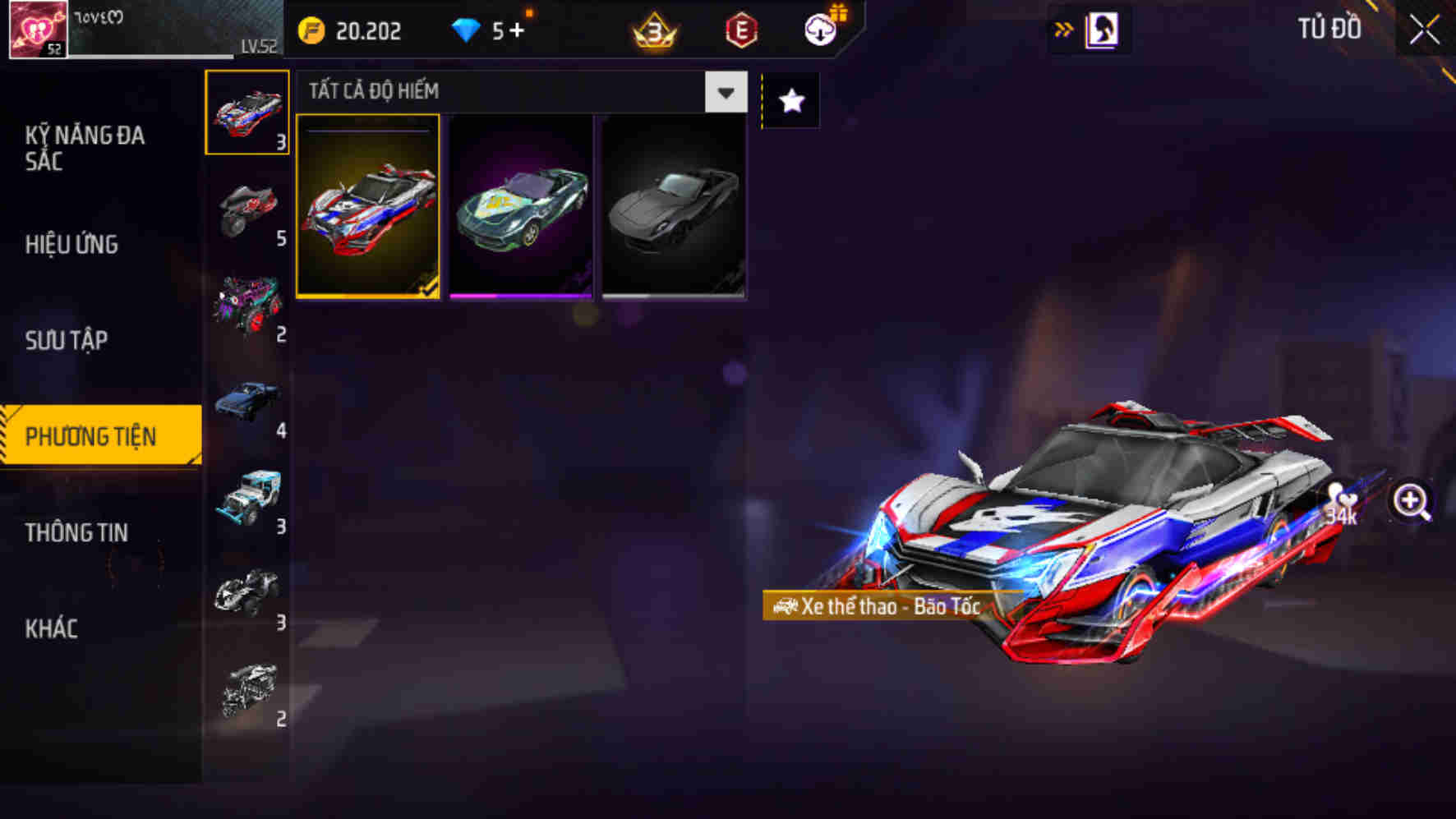This screenshot has width=1456, height=819.
Task: Toggle the star favorites filter
Action: pyautogui.click(x=790, y=100)
